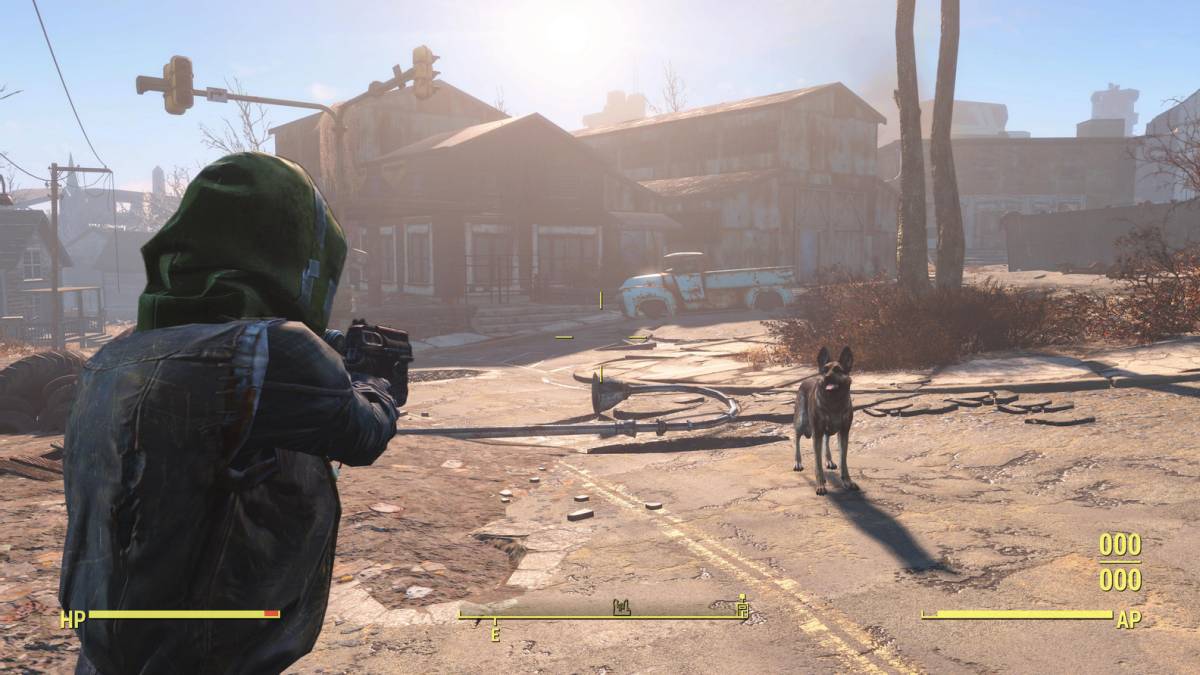Screen dimensions: 1200x675
Task: Click the East marker on the compass
Action: point(494,633)
